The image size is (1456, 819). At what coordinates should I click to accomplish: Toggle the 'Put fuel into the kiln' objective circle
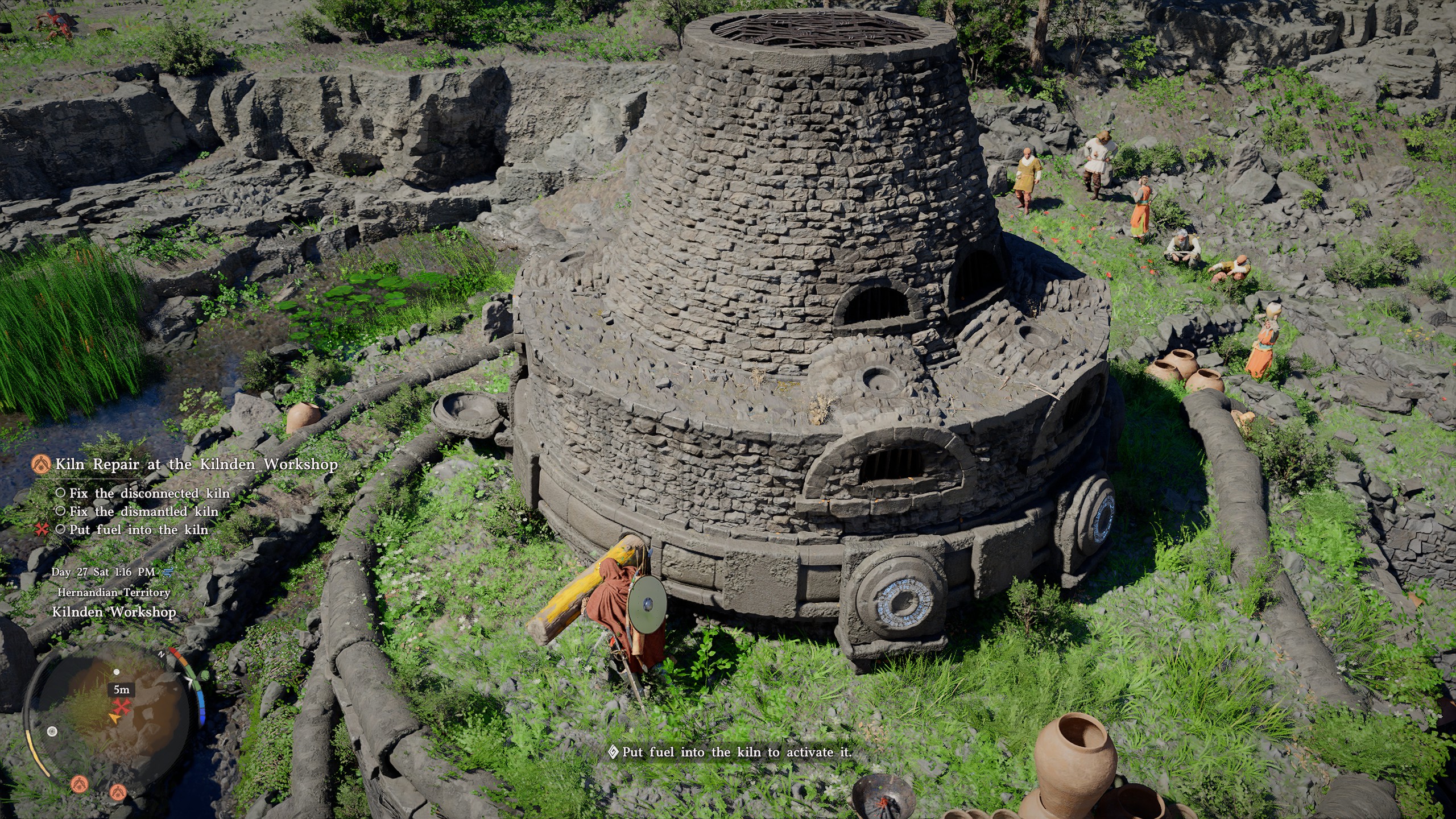tap(61, 529)
